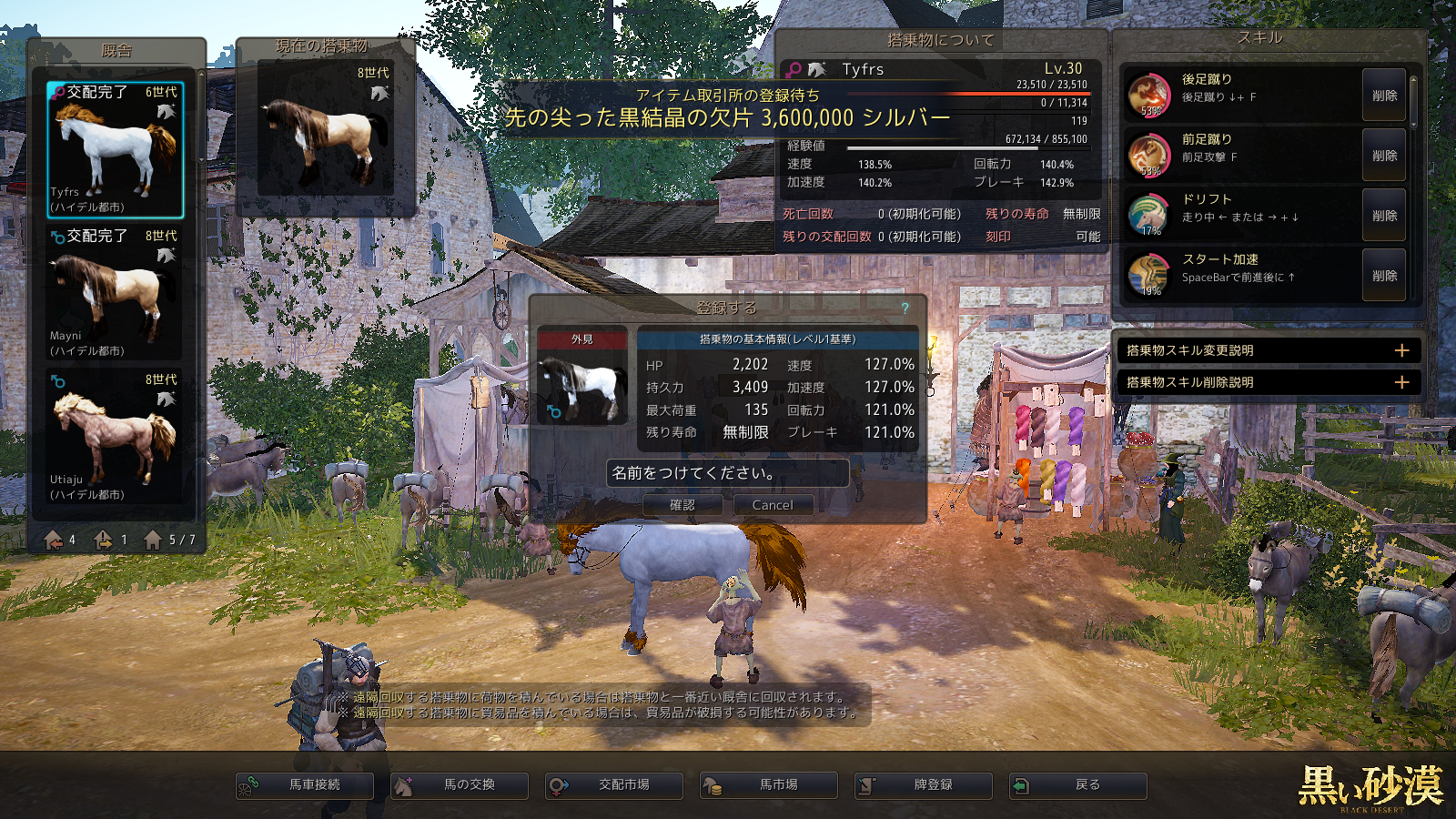Cancel the registration dialog
This screenshot has height=819, width=1456.
(x=773, y=505)
